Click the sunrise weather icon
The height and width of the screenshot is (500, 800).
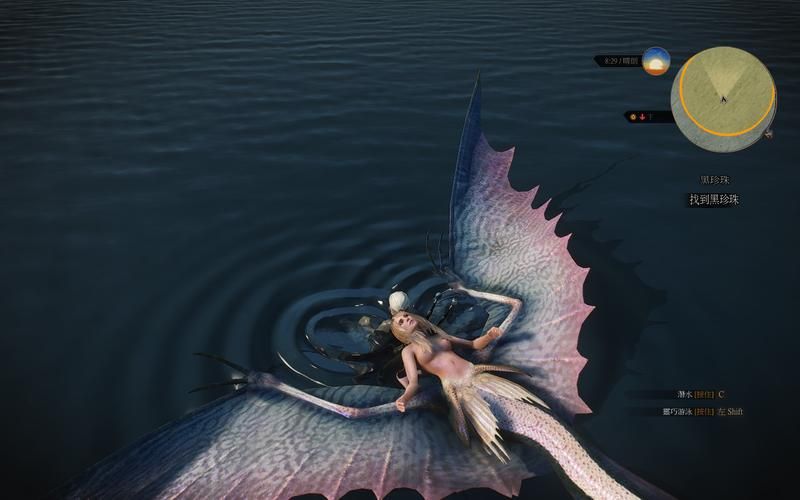click(656, 61)
